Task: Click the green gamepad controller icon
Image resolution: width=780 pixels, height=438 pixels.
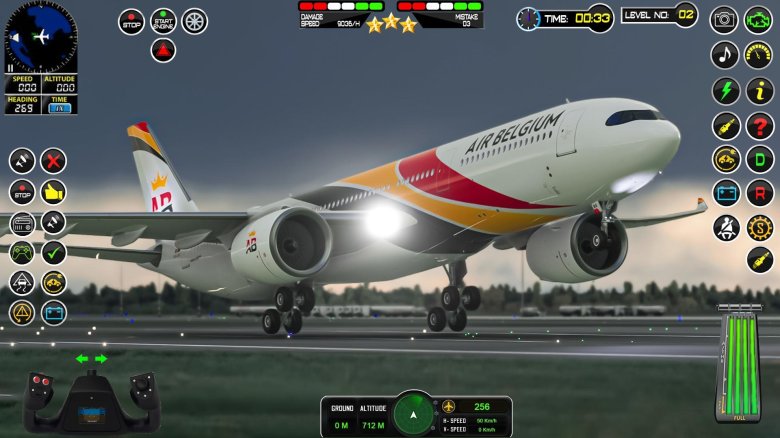Action: click(22, 252)
